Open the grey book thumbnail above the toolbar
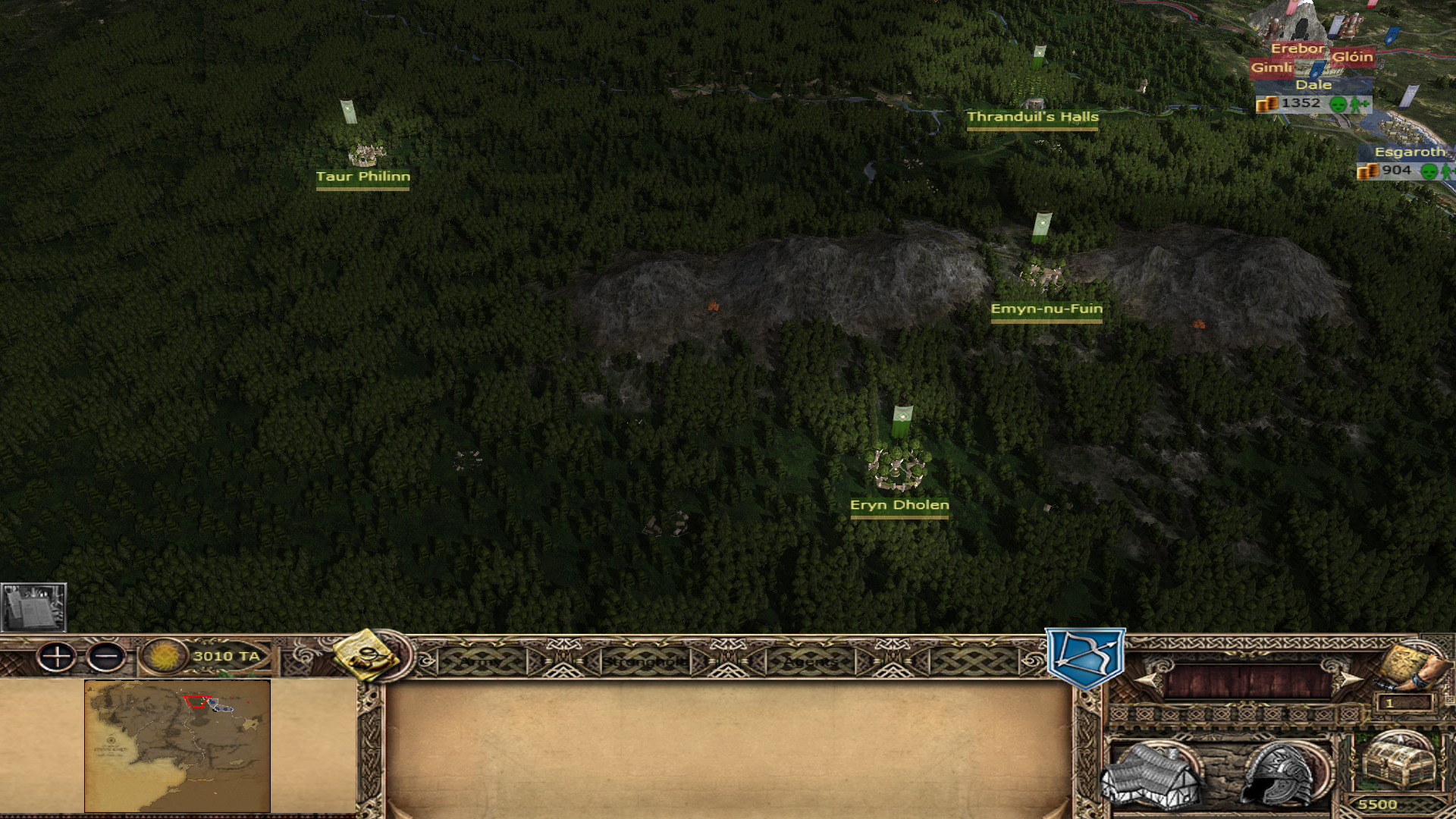Screen dimensions: 1456x819 click(33, 607)
